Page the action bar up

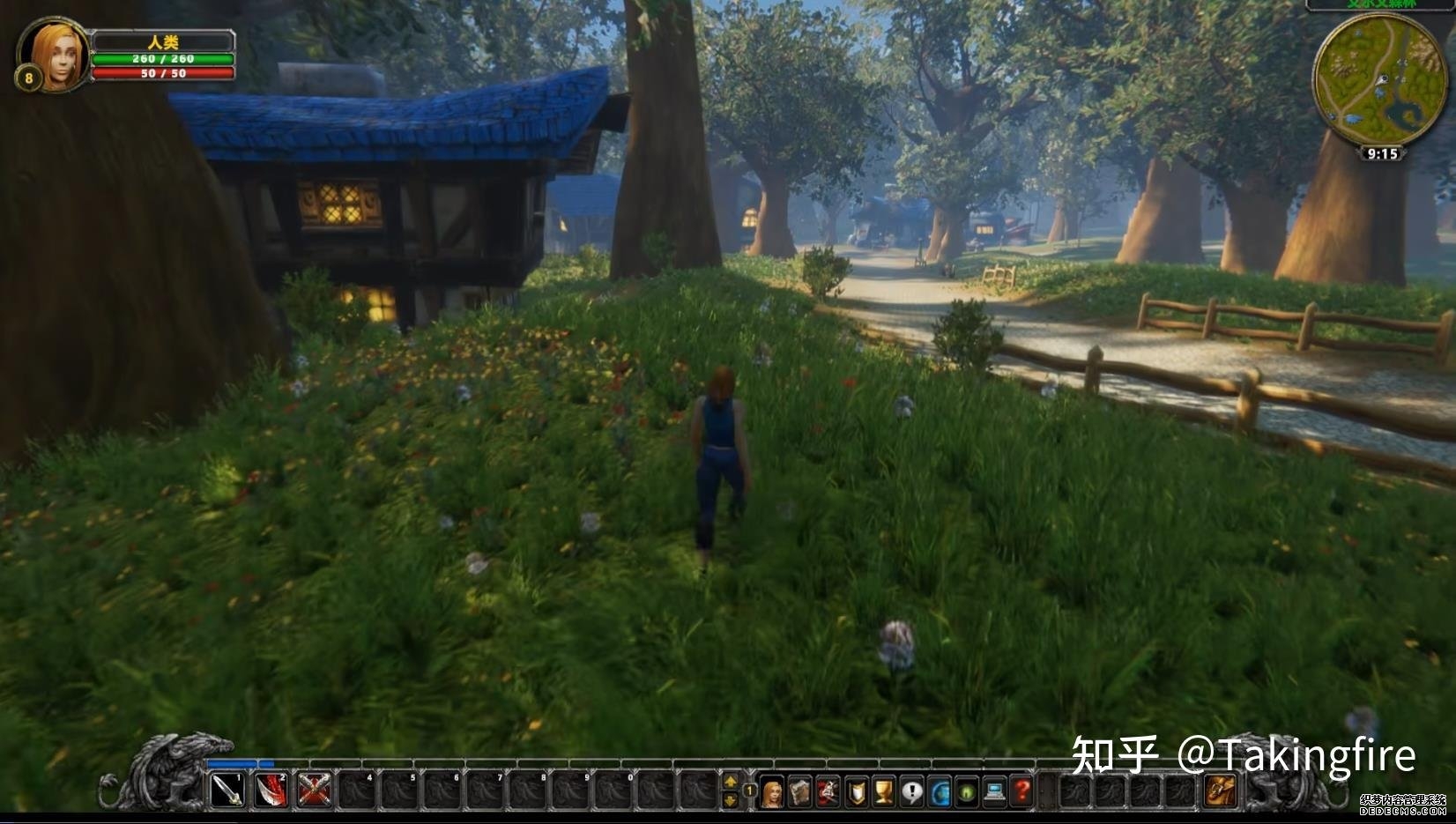point(731,781)
